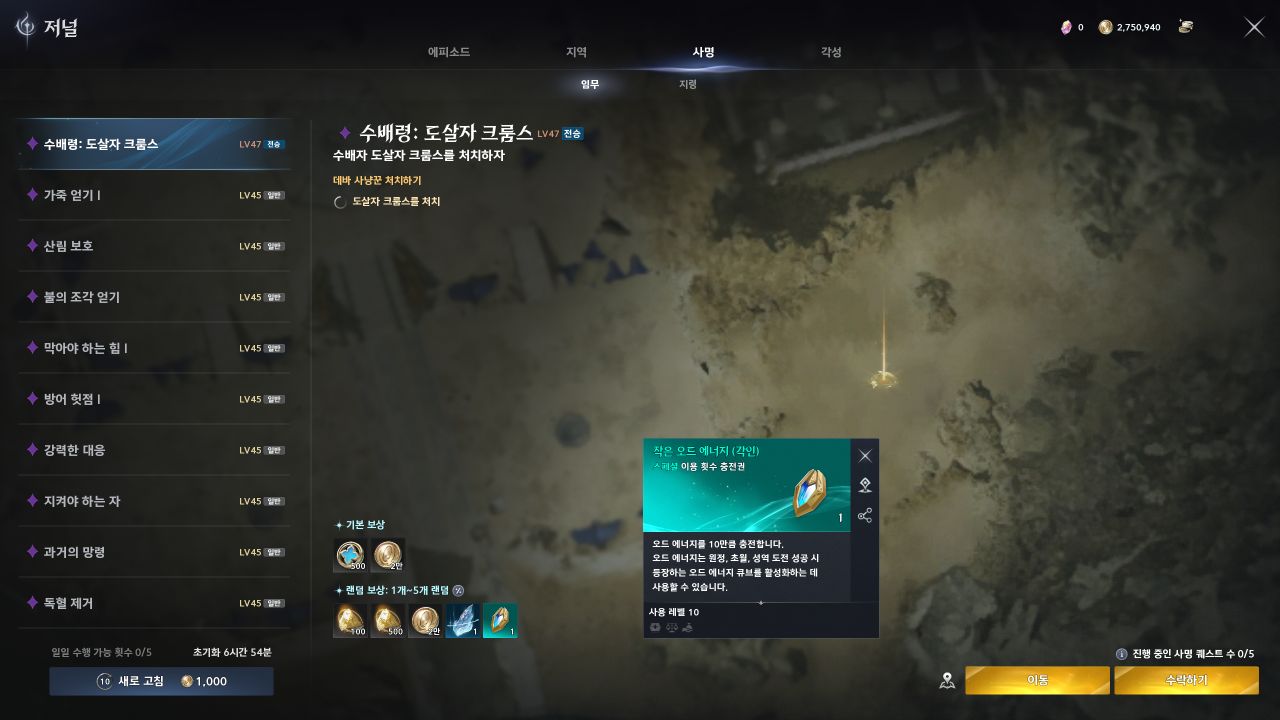Close the 작은 오드 에너지 tooltip
The width and height of the screenshot is (1280, 720).
coord(865,454)
